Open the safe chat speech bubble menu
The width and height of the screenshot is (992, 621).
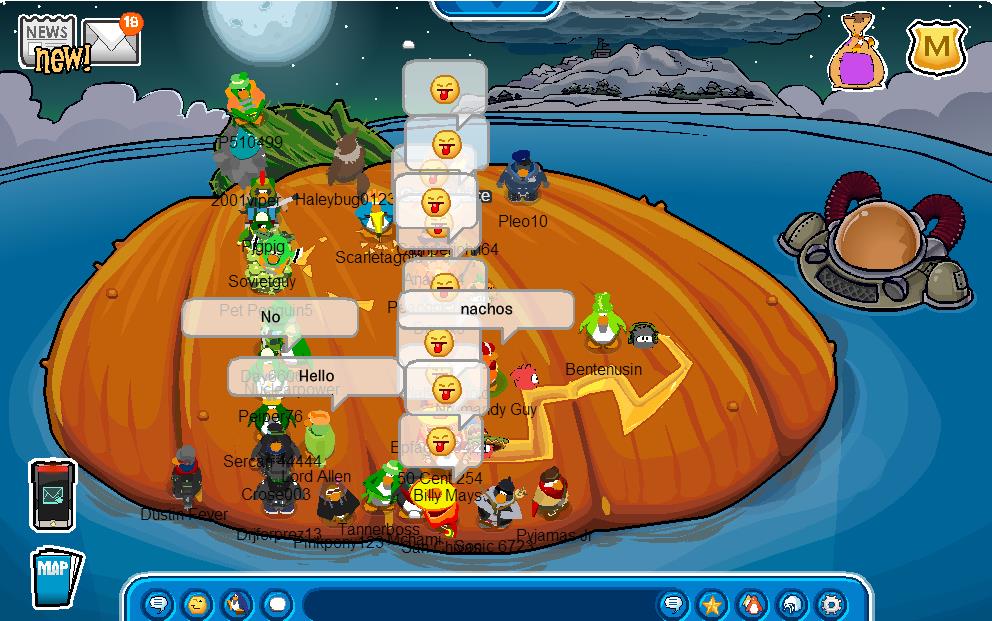158,604
